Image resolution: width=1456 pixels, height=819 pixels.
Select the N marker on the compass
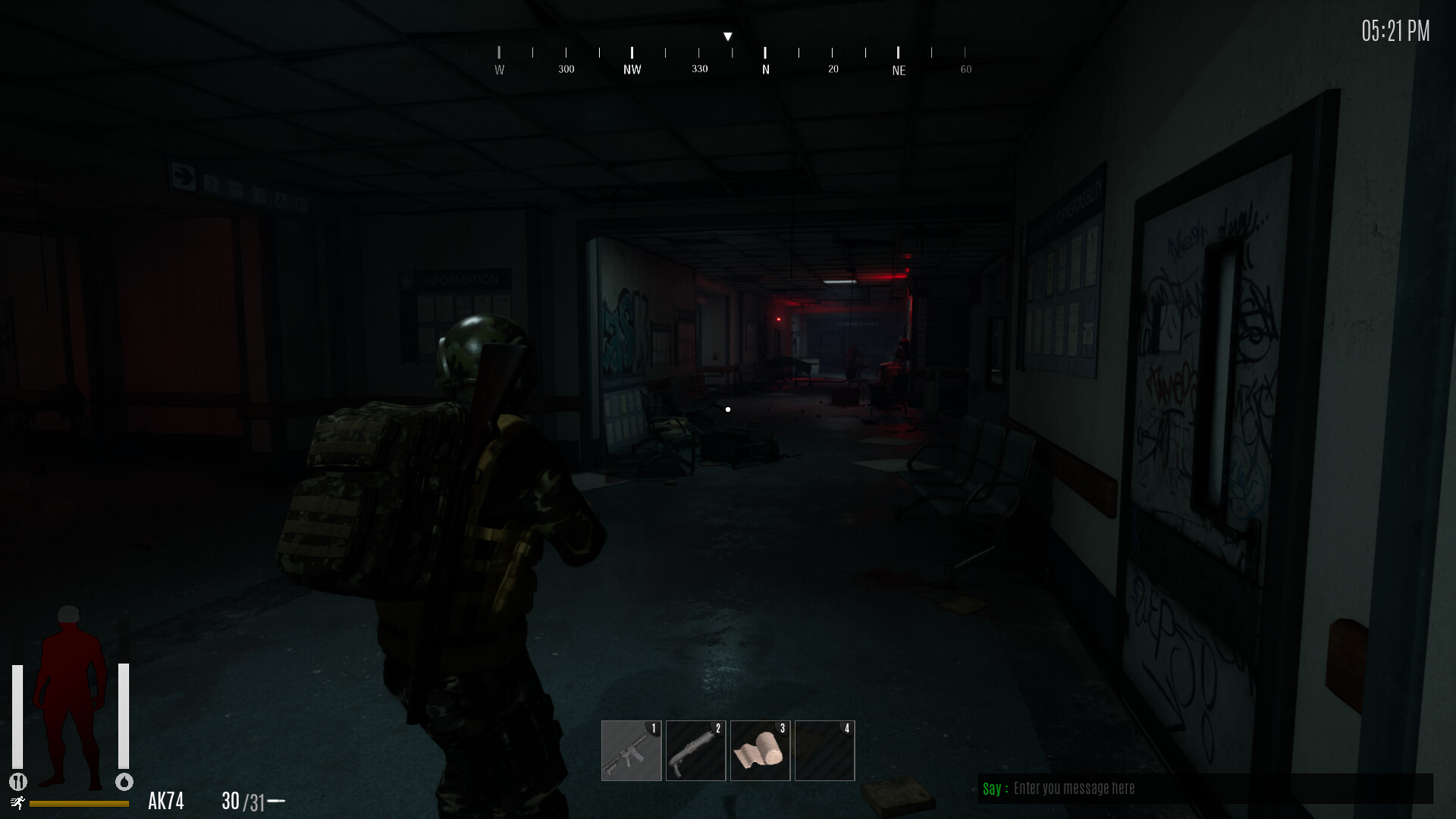click(x=765, y=67)
